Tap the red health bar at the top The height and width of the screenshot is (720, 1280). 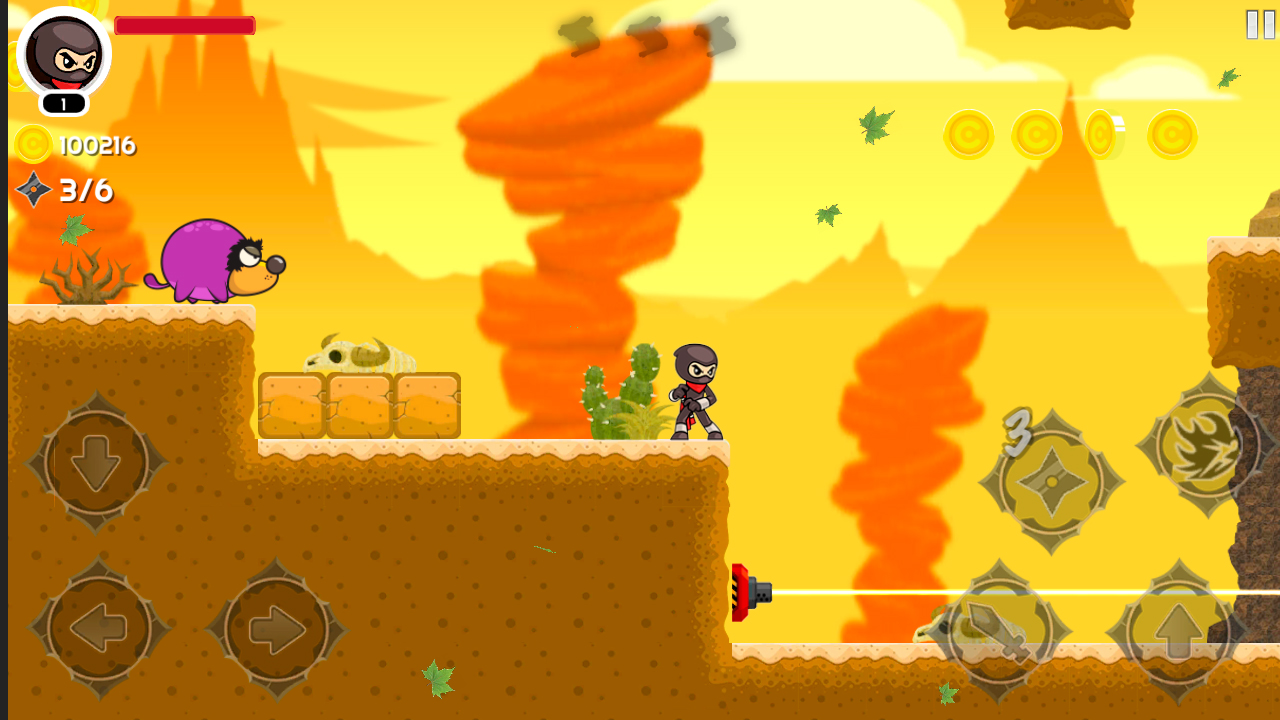(x=184, y=26)
